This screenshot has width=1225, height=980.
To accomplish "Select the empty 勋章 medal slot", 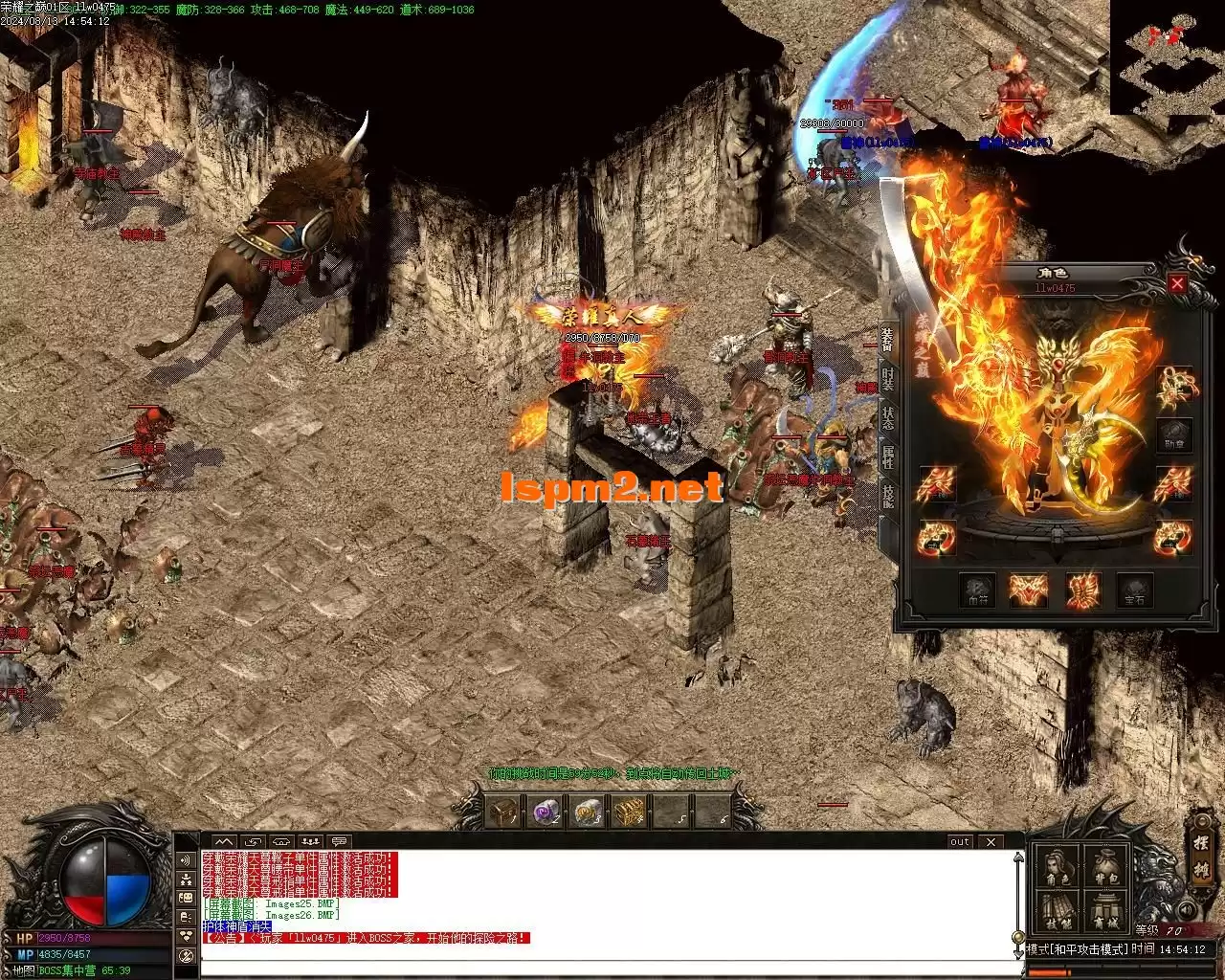I will click(x=1173, y=436).
